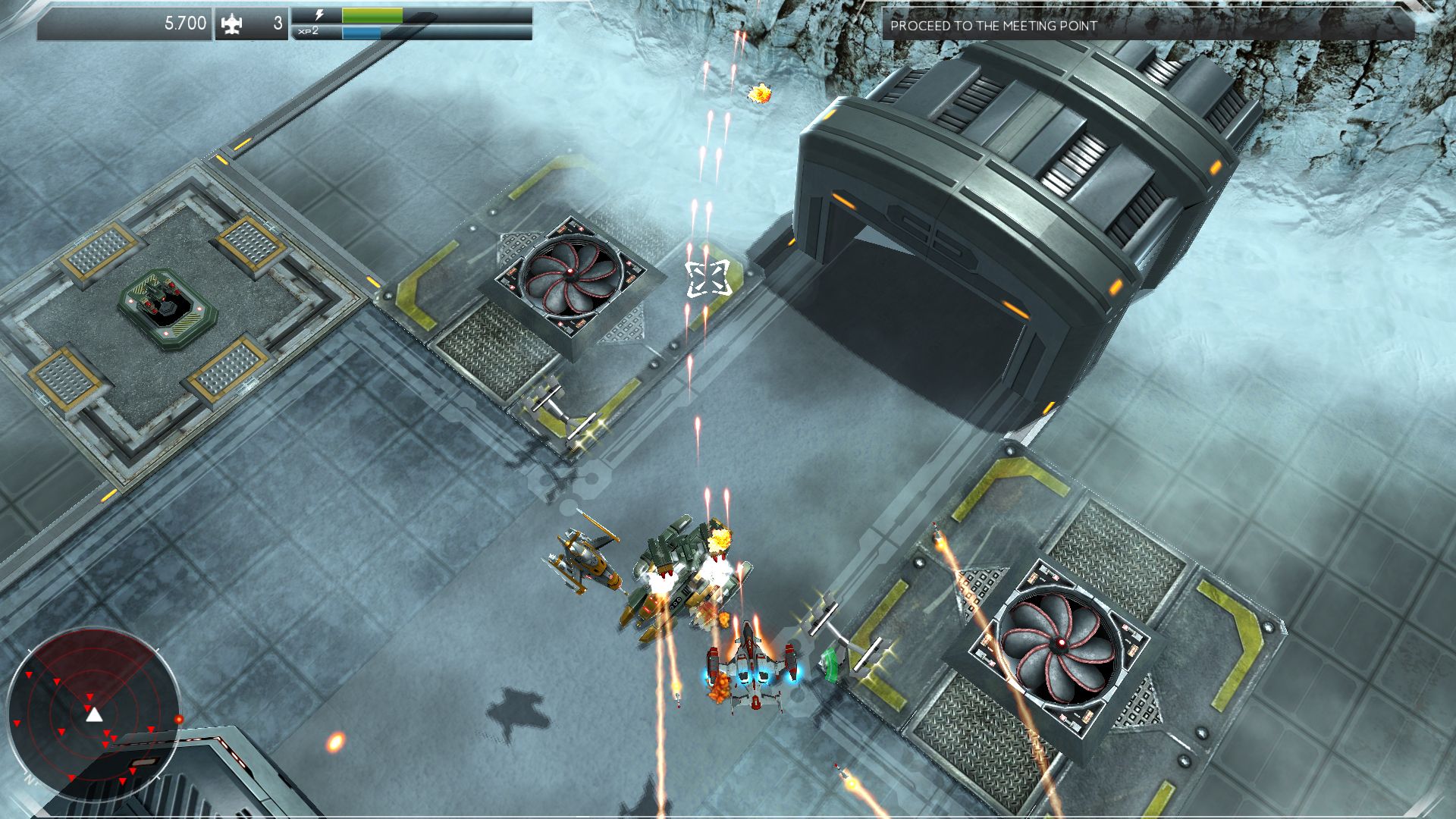Click the ship lives icon showing 3
The image size is (1456, 819).
click(x=235, y=23)
